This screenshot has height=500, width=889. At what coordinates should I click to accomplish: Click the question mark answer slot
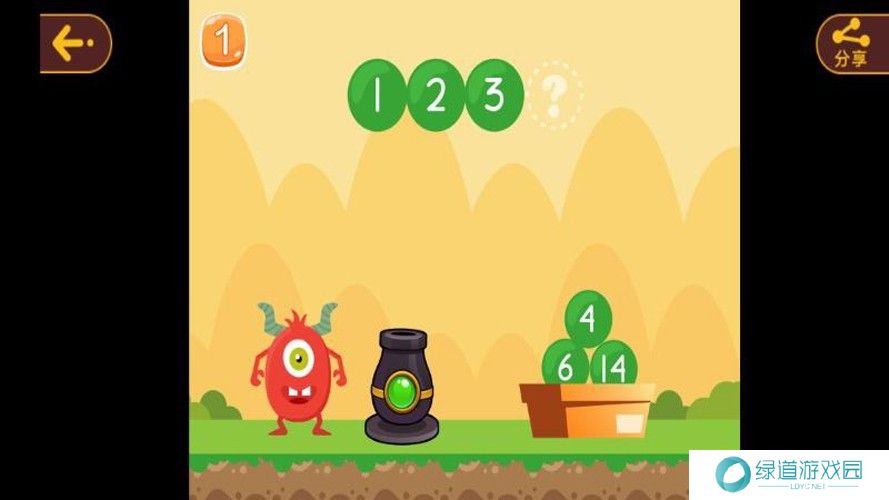click(555, 96)
